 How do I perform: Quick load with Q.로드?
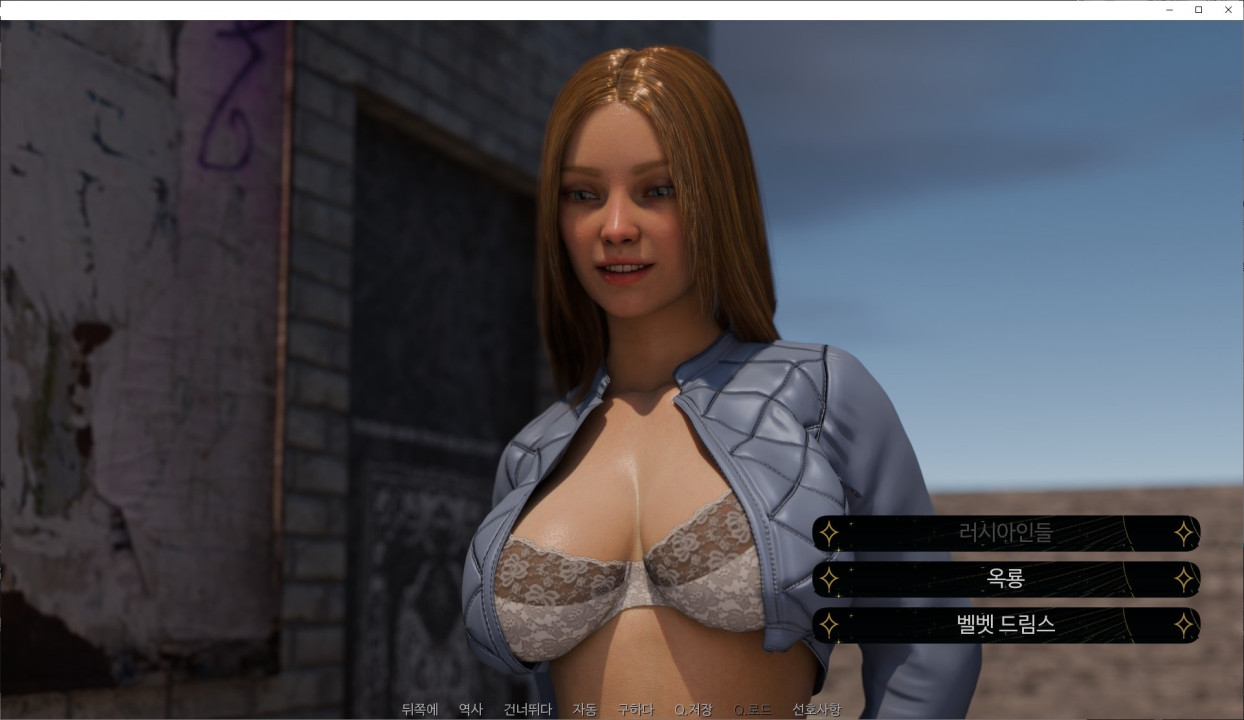pos(752,710)
